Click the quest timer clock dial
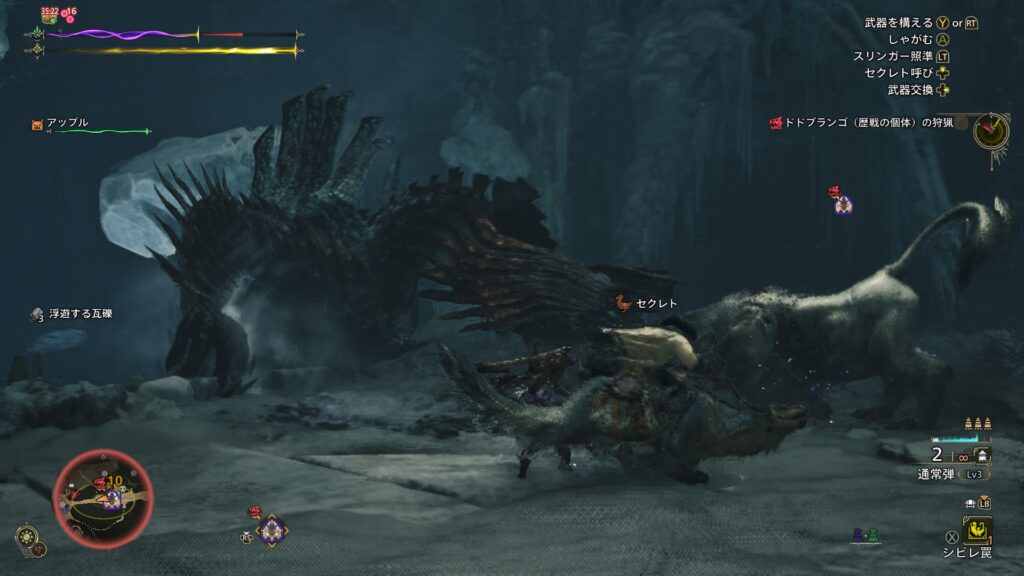Screen dimensions: 1024x576 [x=990, y=130]
